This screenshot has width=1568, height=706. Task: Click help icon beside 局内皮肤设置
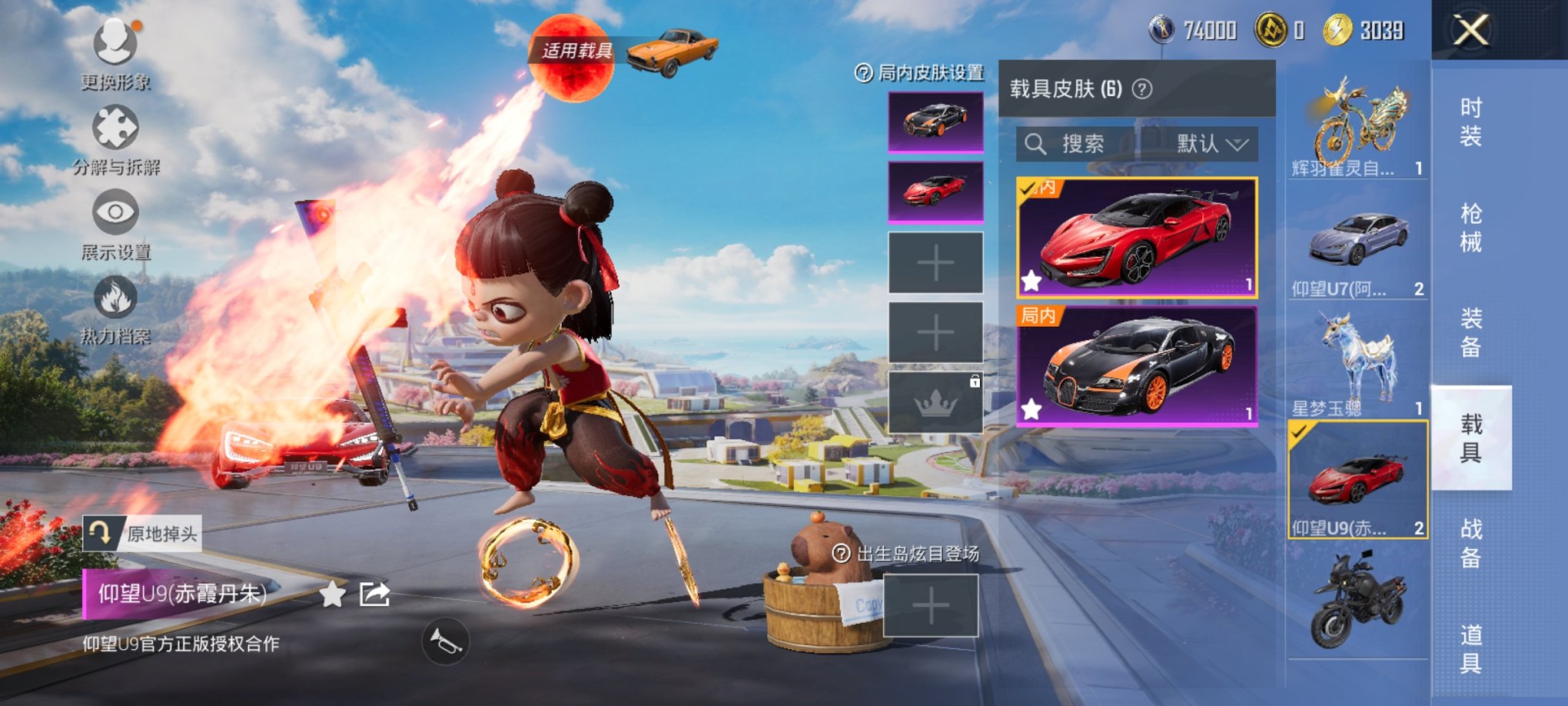[x=864, y=73]
